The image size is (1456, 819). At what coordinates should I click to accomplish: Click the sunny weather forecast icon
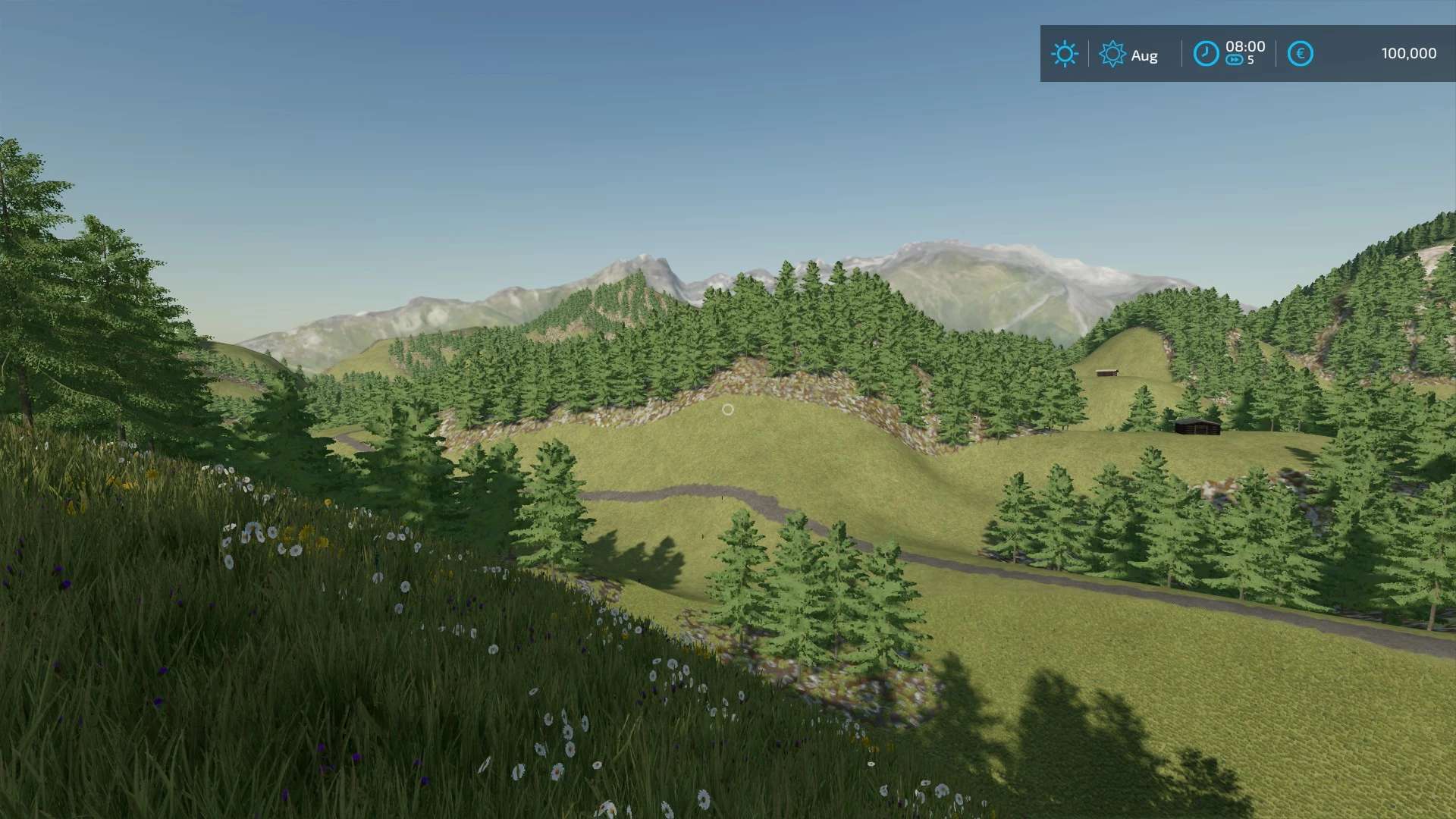(1064, 54)
